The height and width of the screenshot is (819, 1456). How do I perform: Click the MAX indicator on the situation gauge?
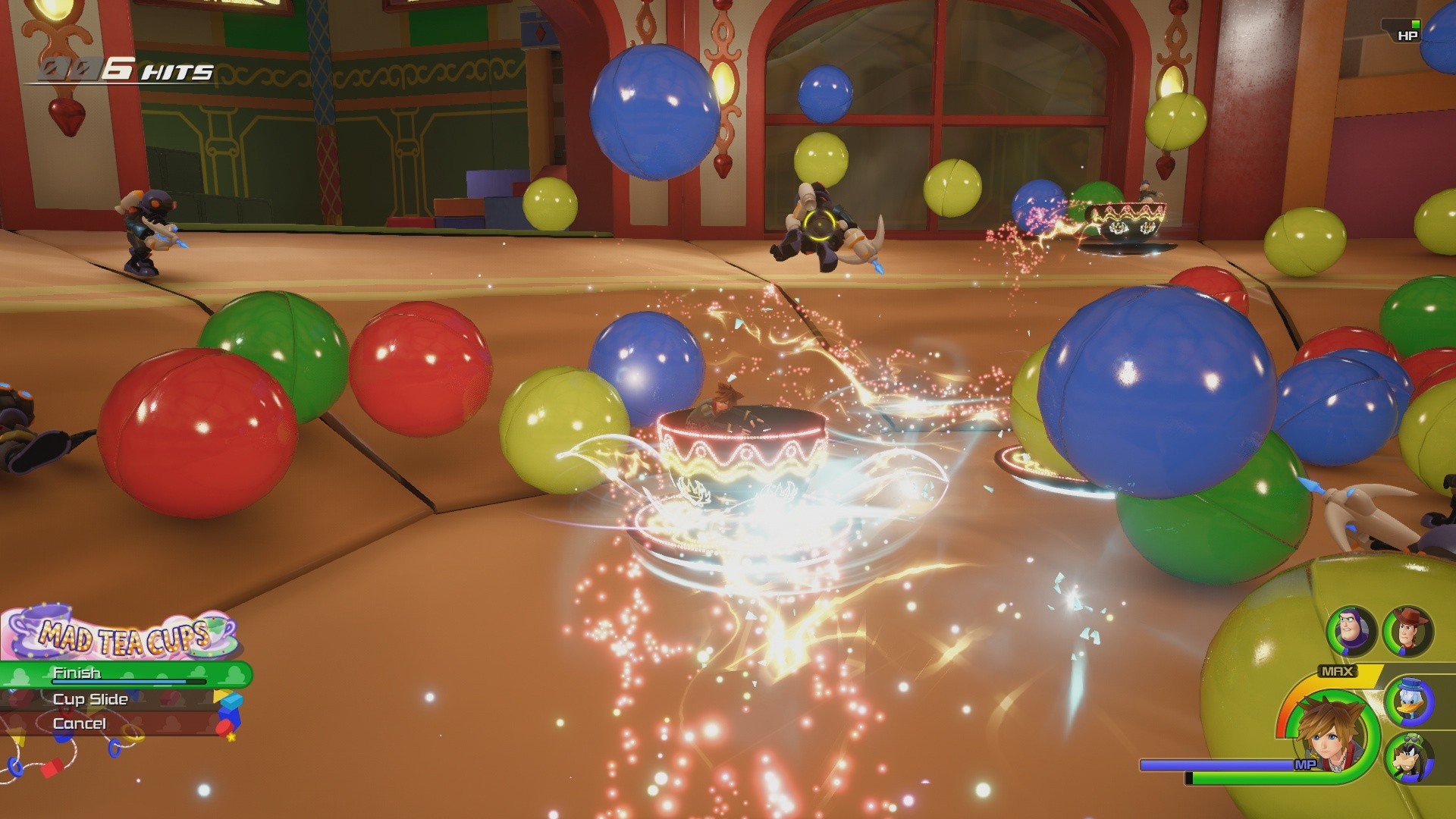[x=1336, y=670]
